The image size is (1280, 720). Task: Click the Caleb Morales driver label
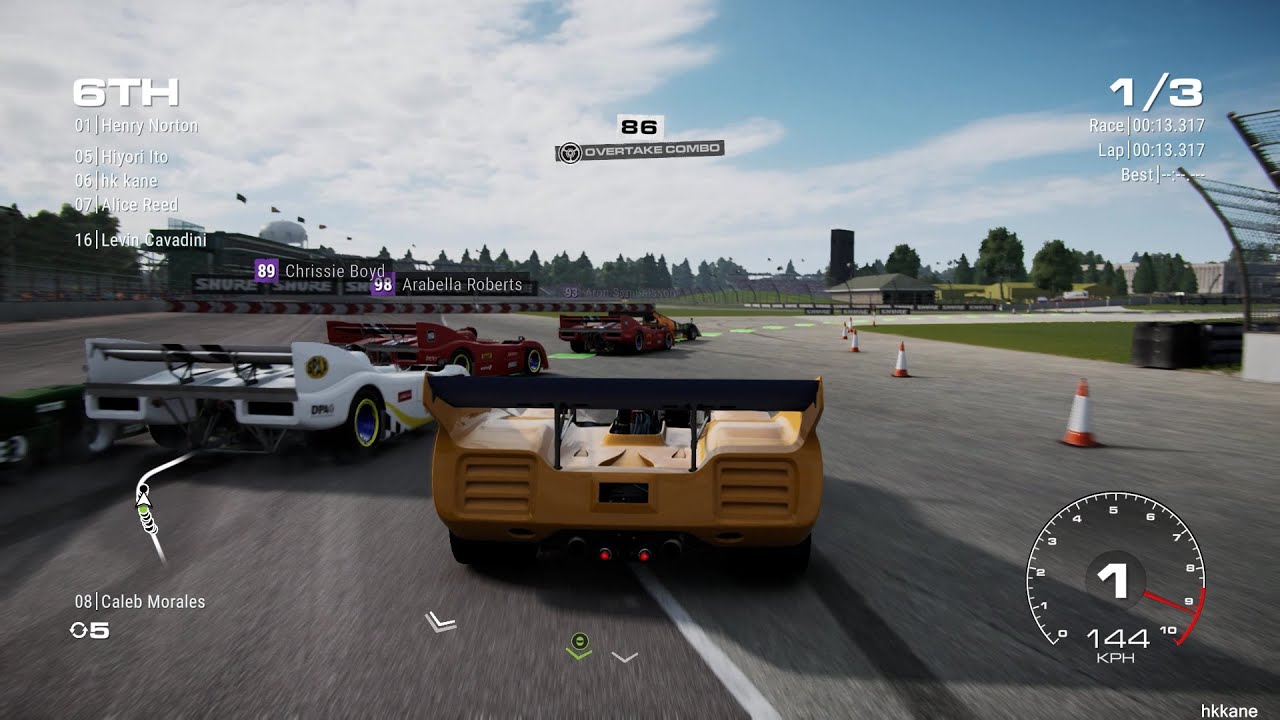[140, 601]
